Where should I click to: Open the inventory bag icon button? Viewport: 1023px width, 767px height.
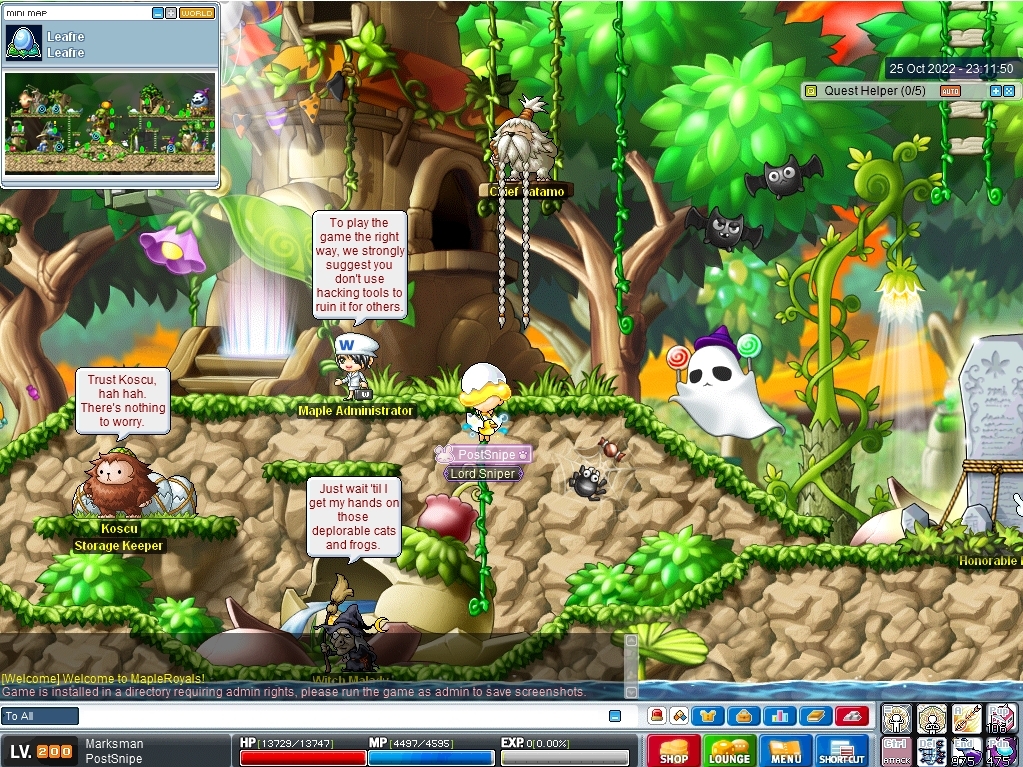(743, 716)
